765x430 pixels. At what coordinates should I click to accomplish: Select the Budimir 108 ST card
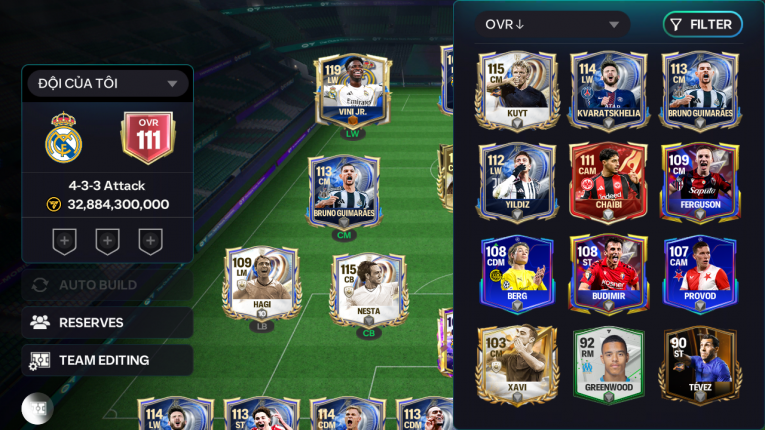(608, 273)
